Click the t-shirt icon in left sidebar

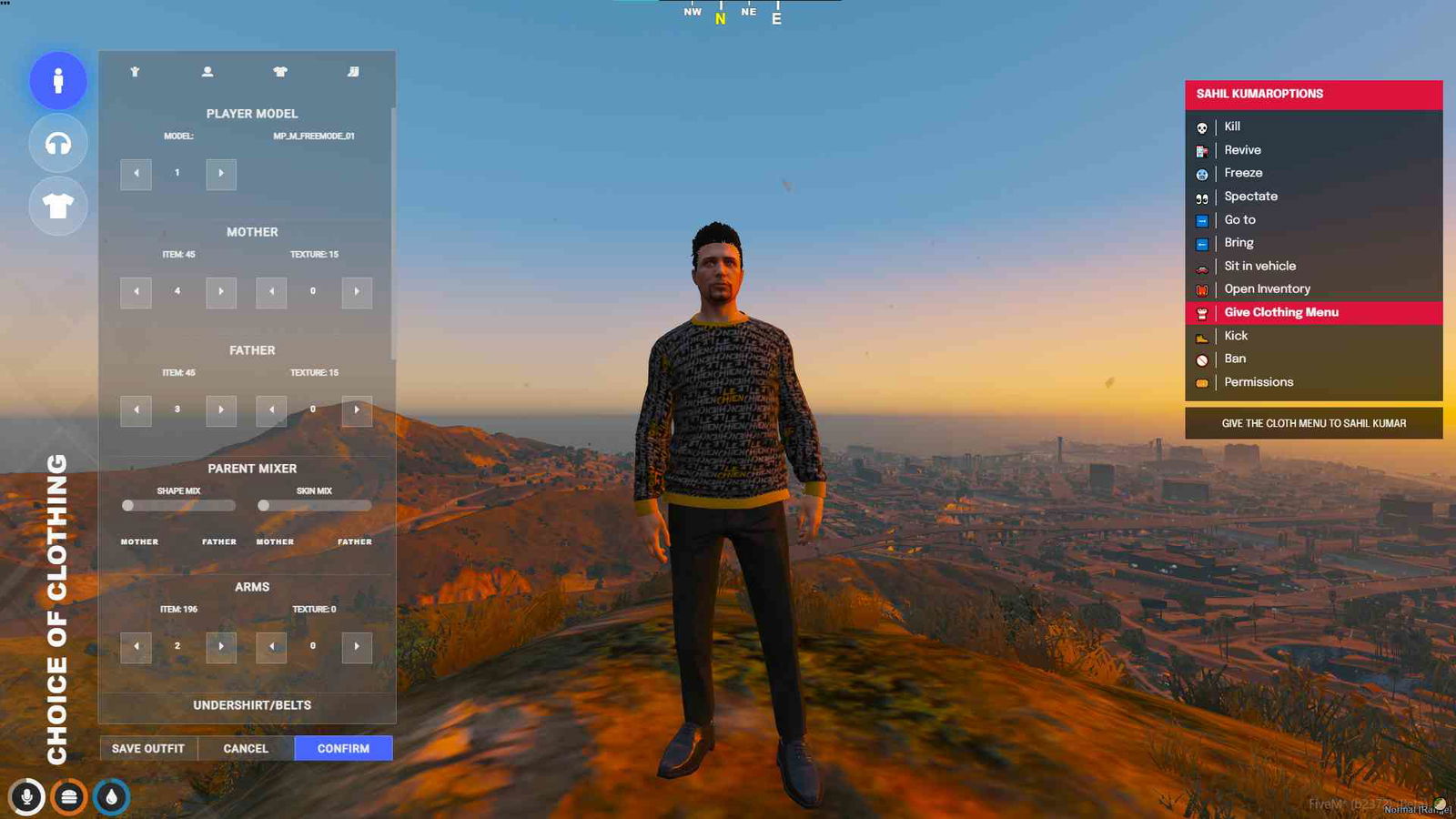[57, 207]
